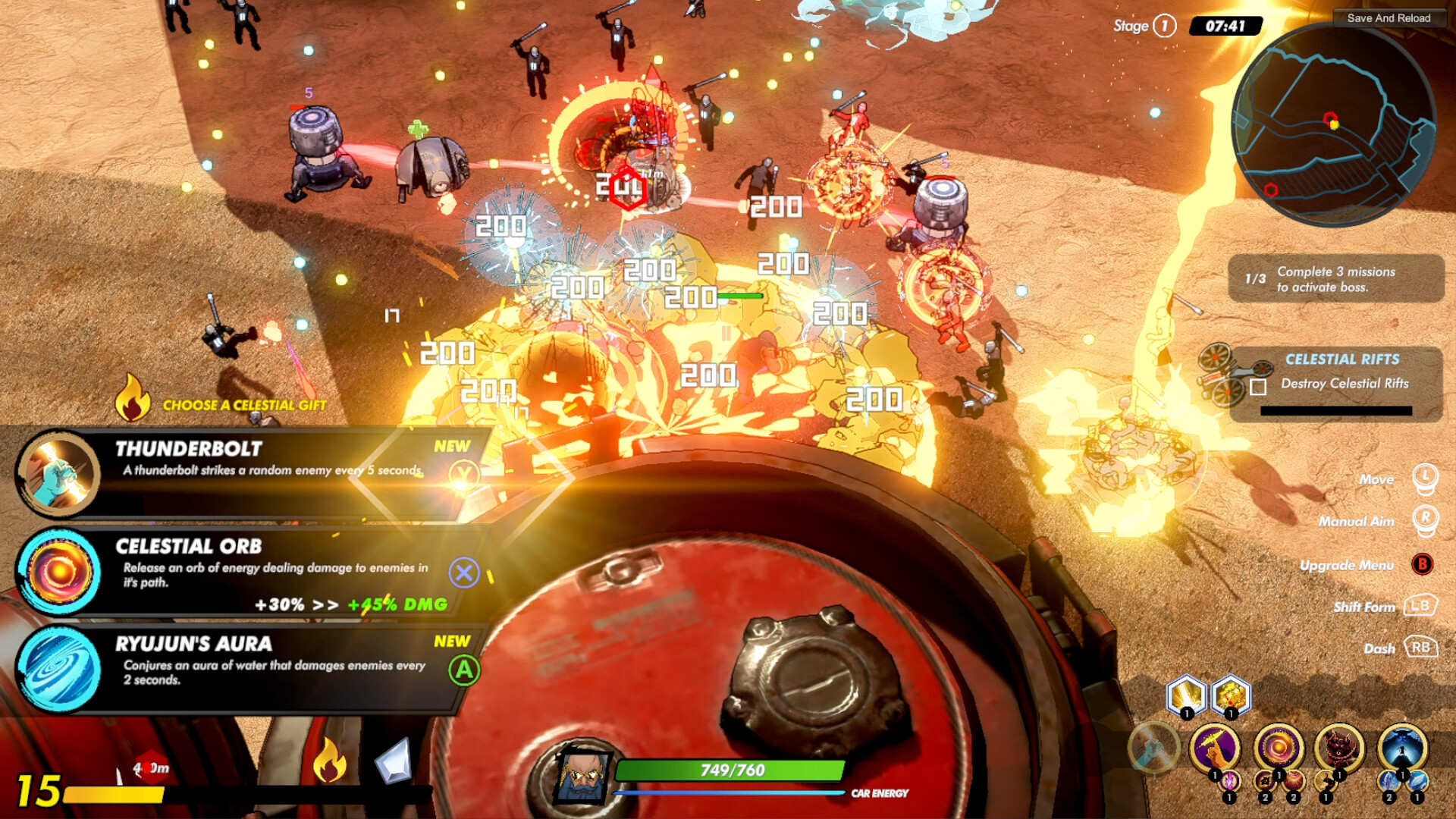Select the Thunderbolt celestial gift icon
Image resolution: width=1456 pixels, height=819 pixels.
coord(59,475)
